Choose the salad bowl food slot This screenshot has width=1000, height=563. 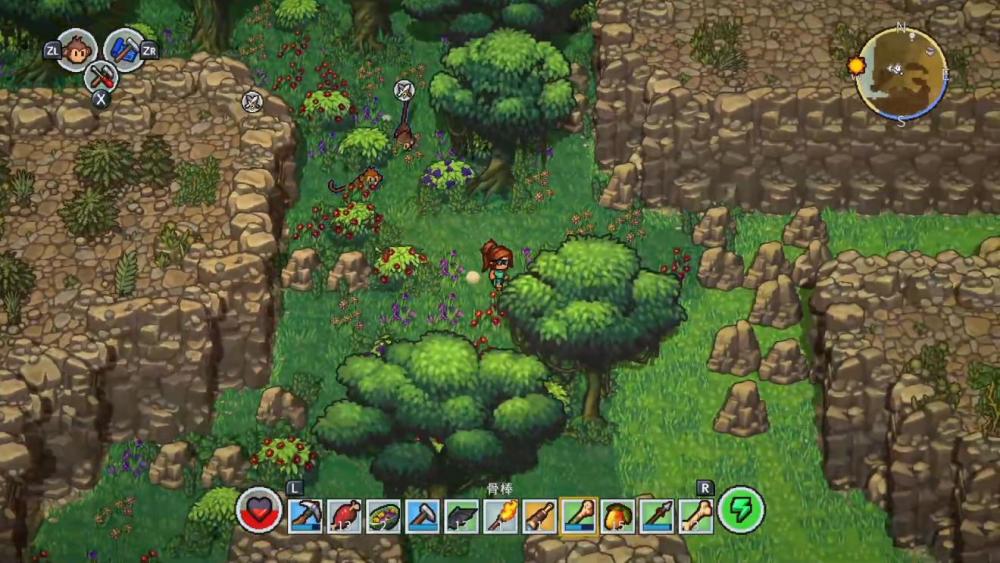click(x=383, y=516)
